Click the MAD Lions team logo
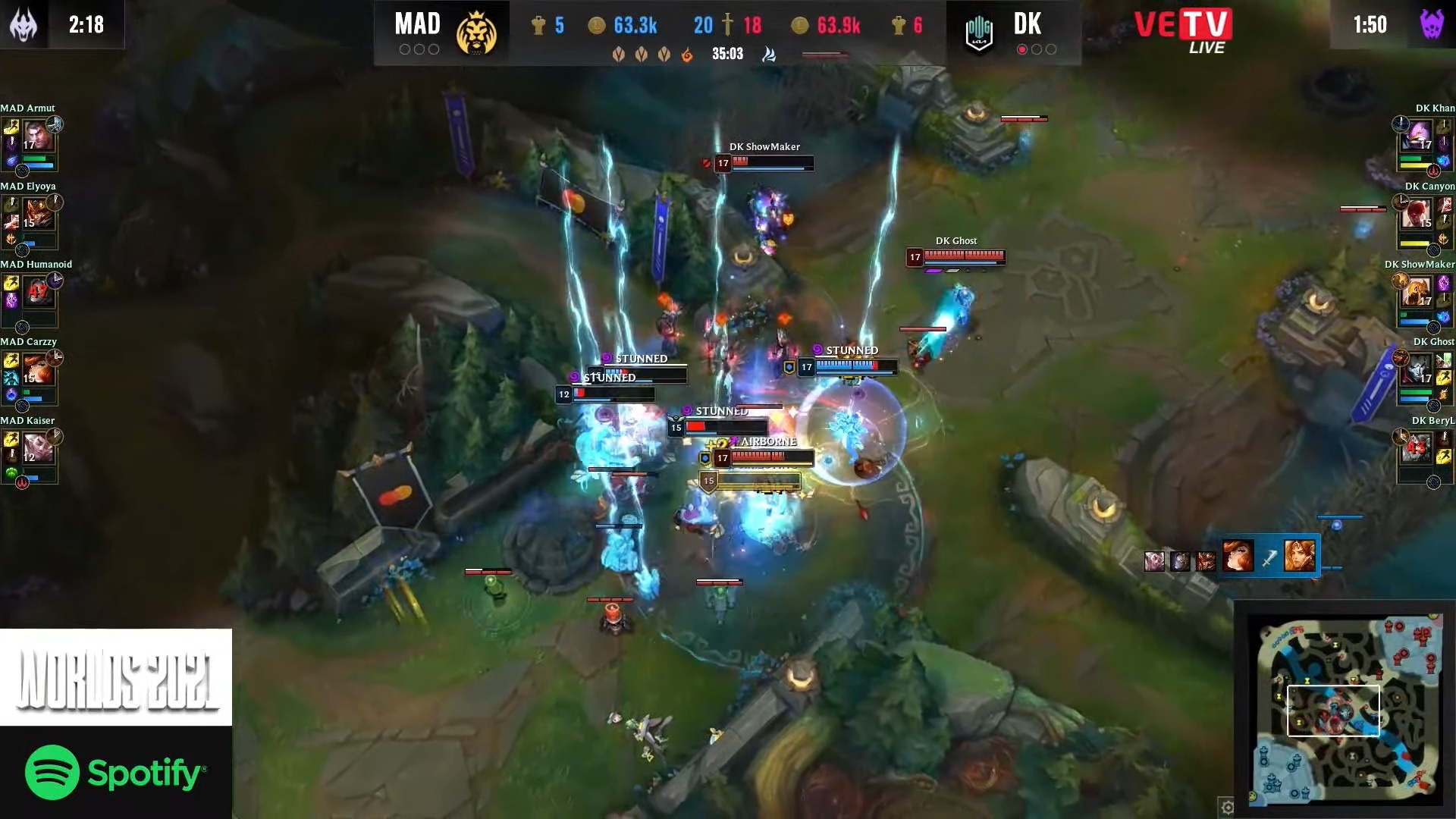This screenshot has height=819, width=1456. [x=476, y=33]
